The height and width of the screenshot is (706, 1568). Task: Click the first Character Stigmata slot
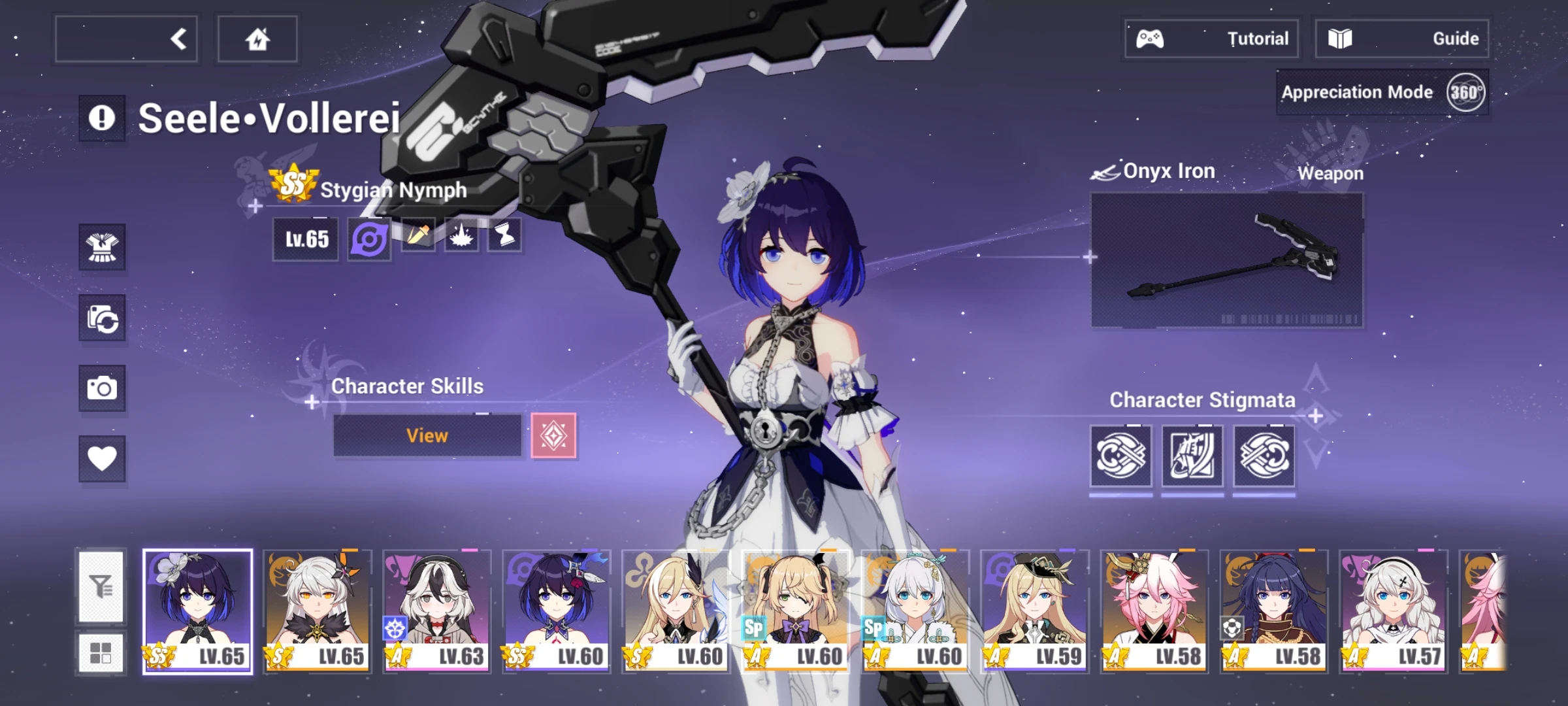click(x=1122, y=456)
